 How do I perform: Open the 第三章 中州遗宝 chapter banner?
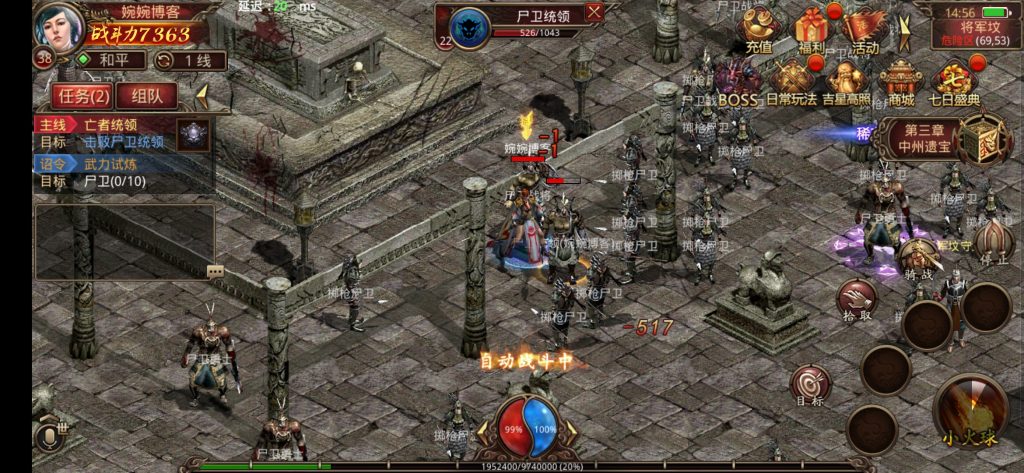[918, 139]
